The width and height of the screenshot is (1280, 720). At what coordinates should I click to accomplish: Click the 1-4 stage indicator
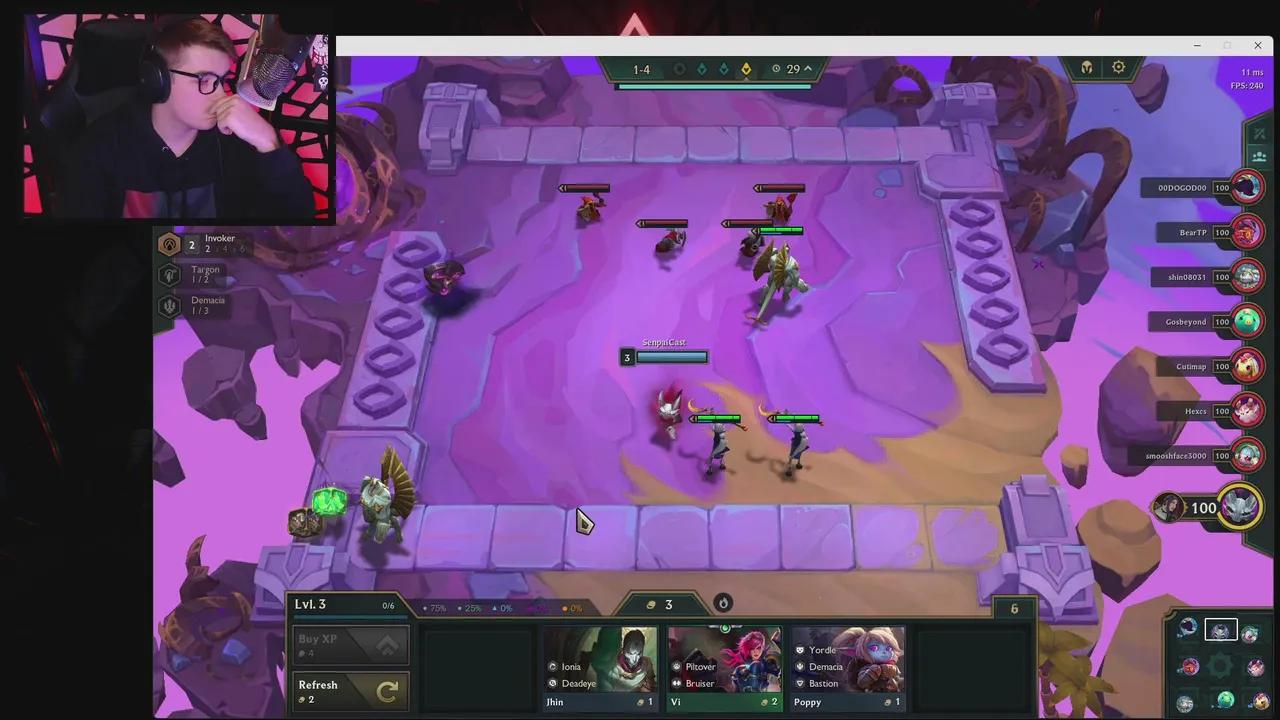click(641, 68)
